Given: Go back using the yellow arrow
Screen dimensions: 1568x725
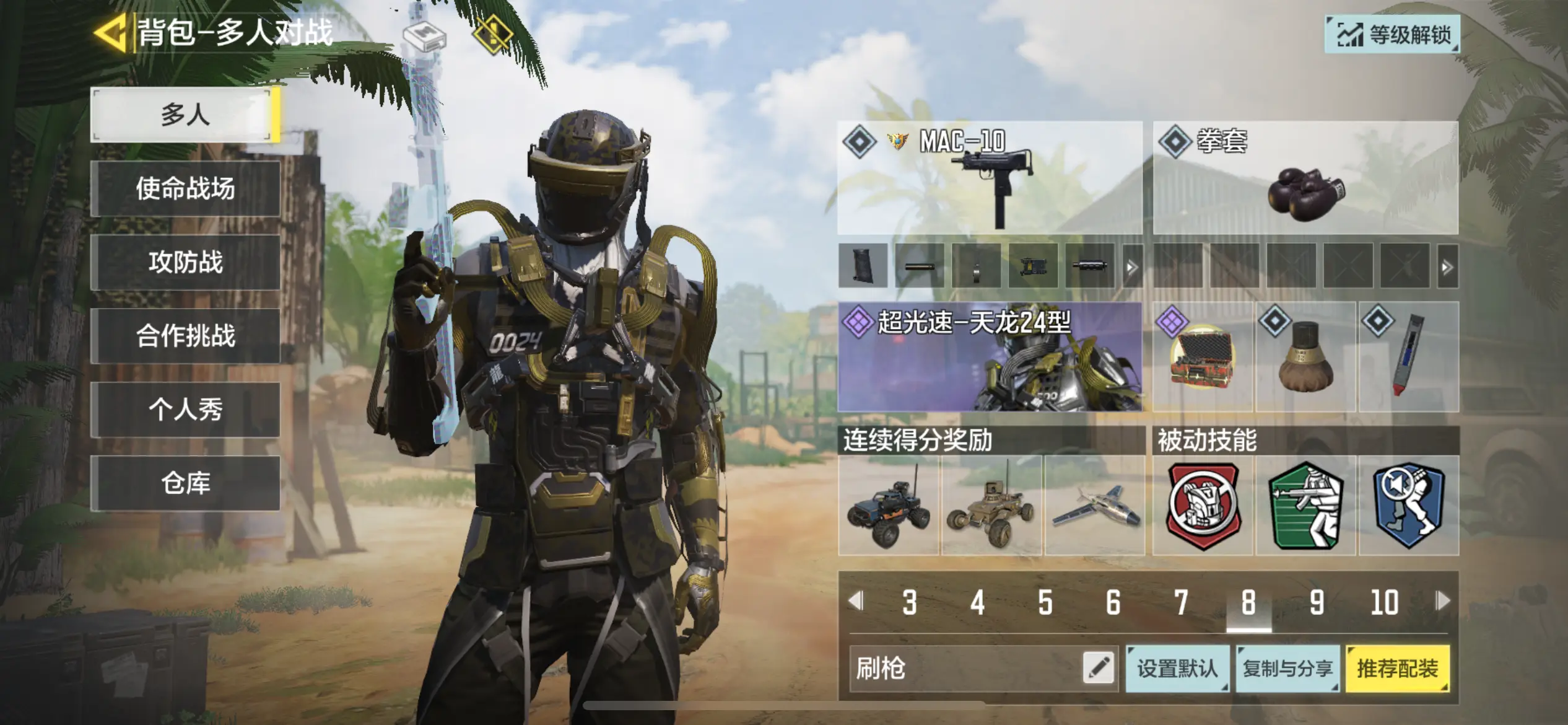Looking at the screenshot, I should tap(110, 32).
